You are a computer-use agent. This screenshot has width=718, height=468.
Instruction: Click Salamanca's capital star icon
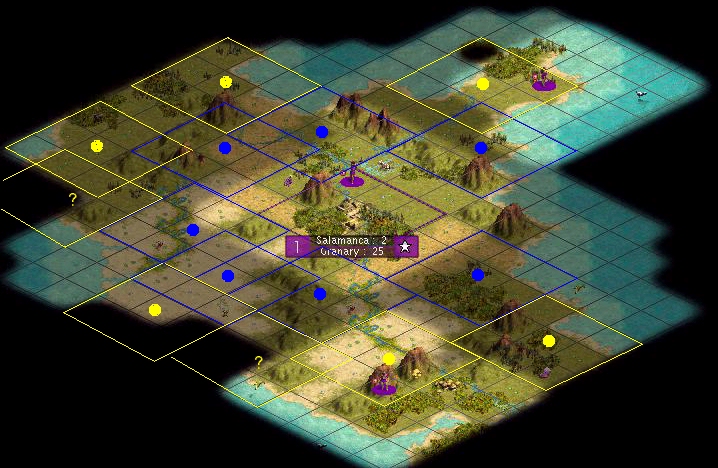point(405,246)
